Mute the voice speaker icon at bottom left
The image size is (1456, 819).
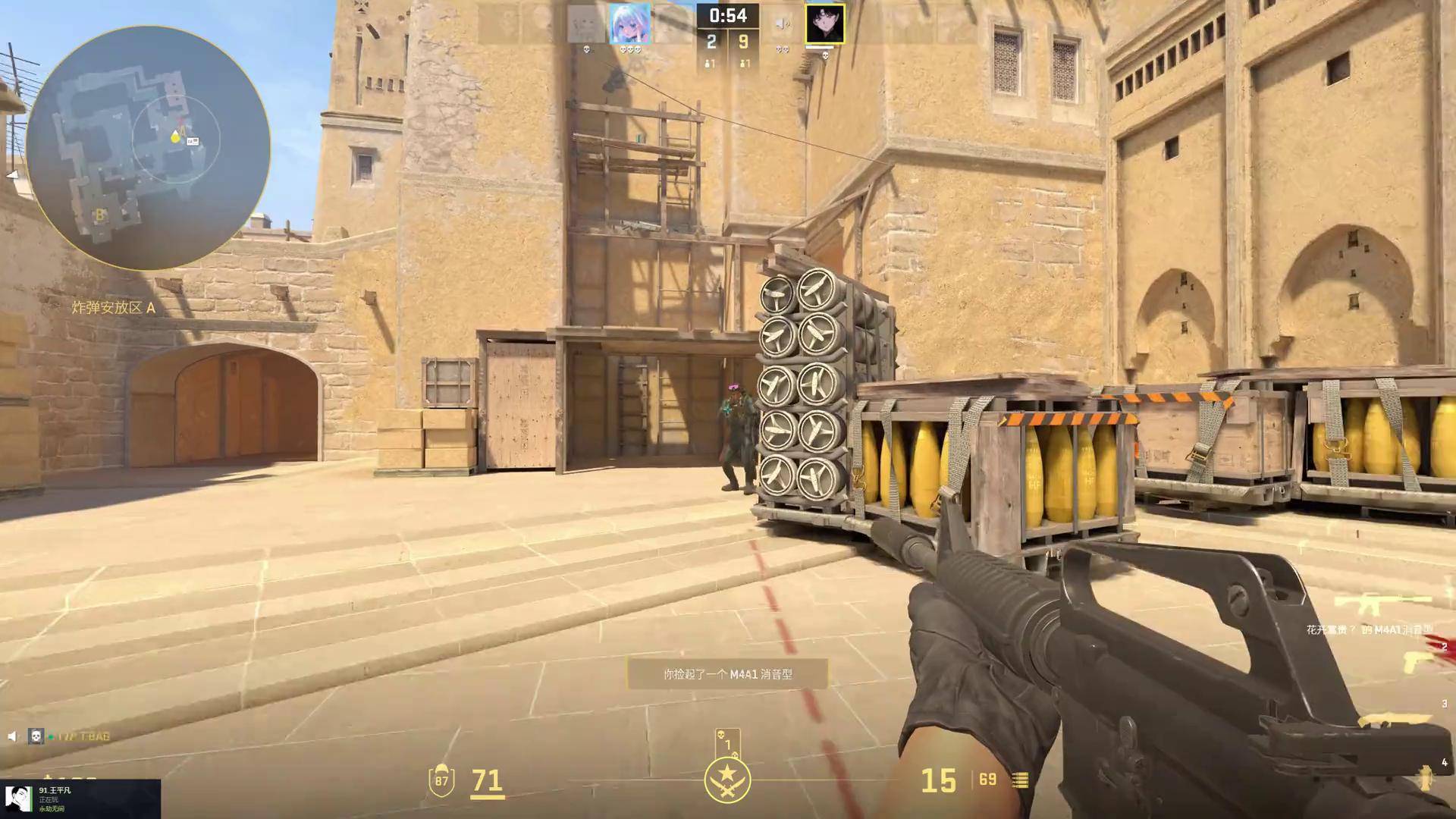12,738
